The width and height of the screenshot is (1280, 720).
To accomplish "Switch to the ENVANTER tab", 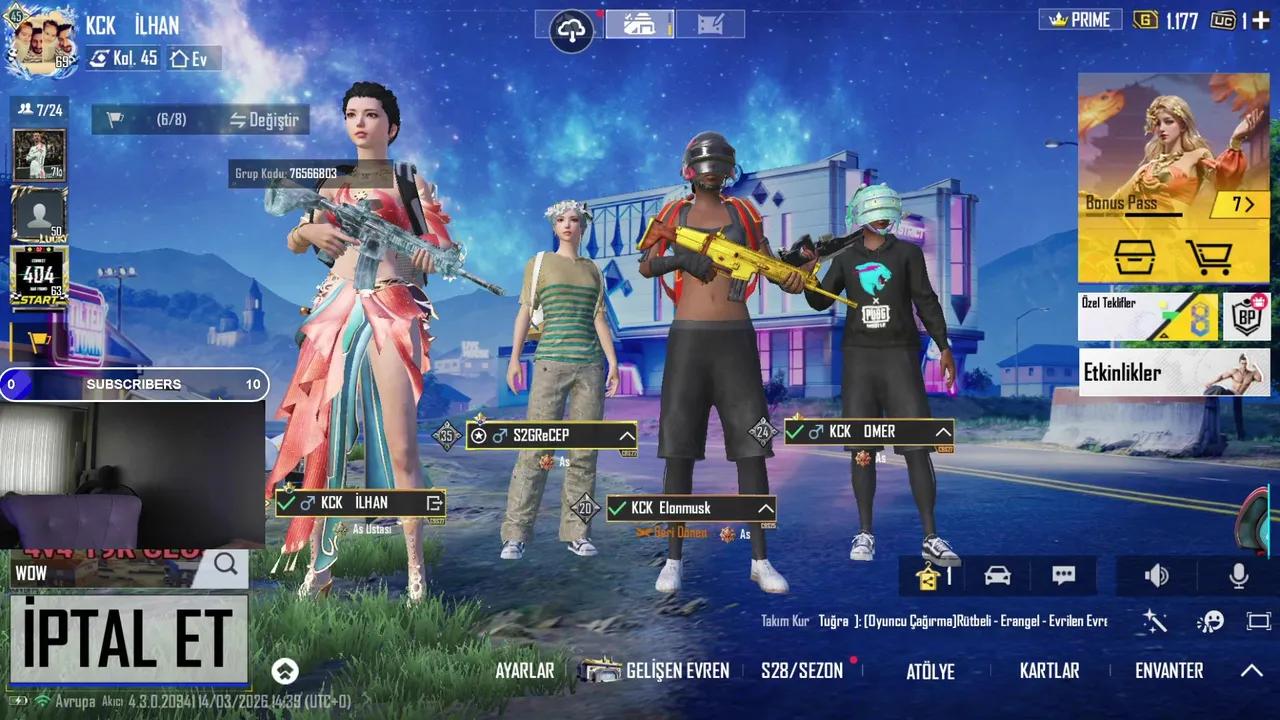I will pos(1170,671).
